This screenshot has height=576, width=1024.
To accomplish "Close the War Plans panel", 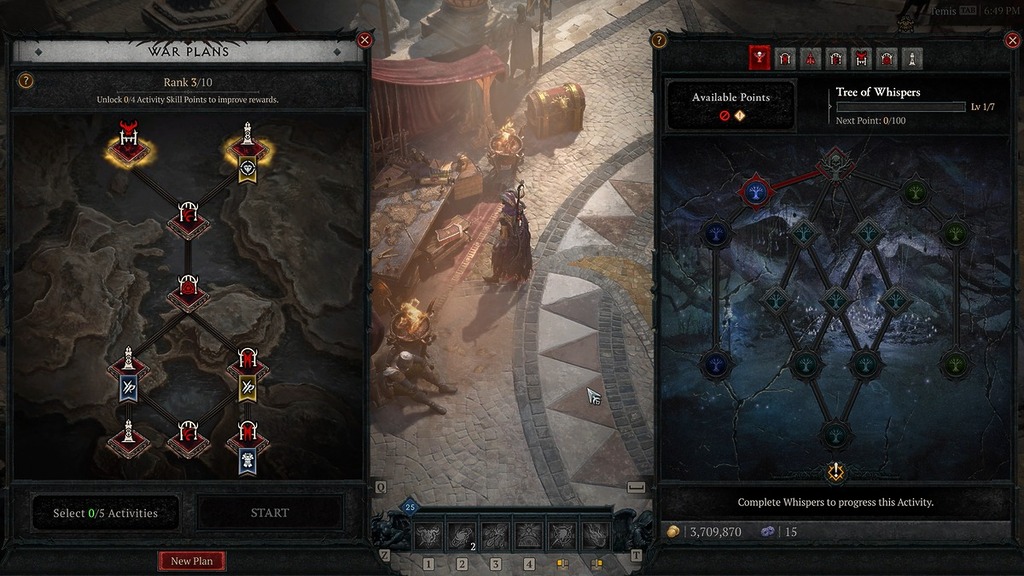I will click(365, 40).
